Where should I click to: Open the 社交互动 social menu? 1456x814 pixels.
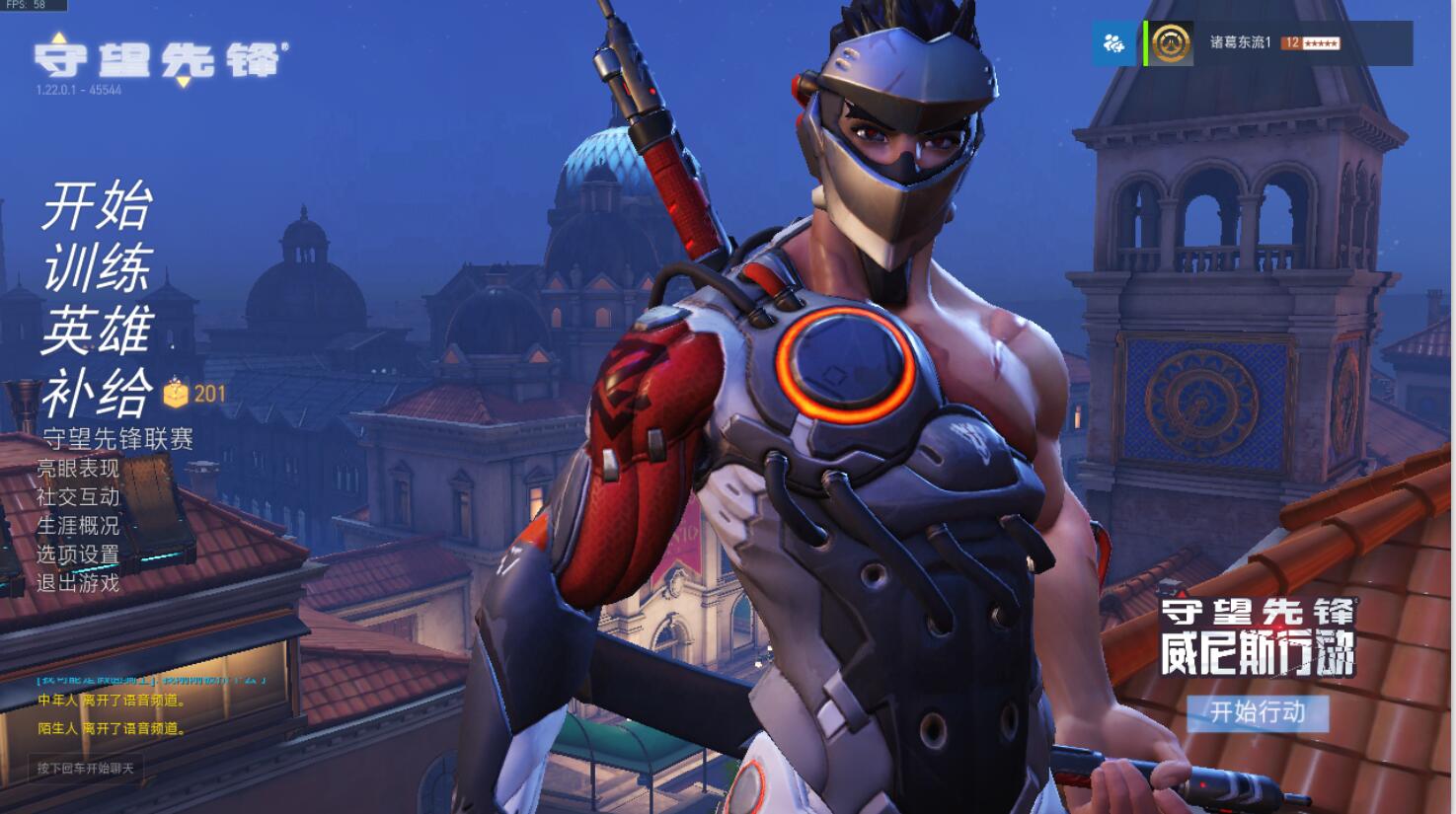[77, 497]
